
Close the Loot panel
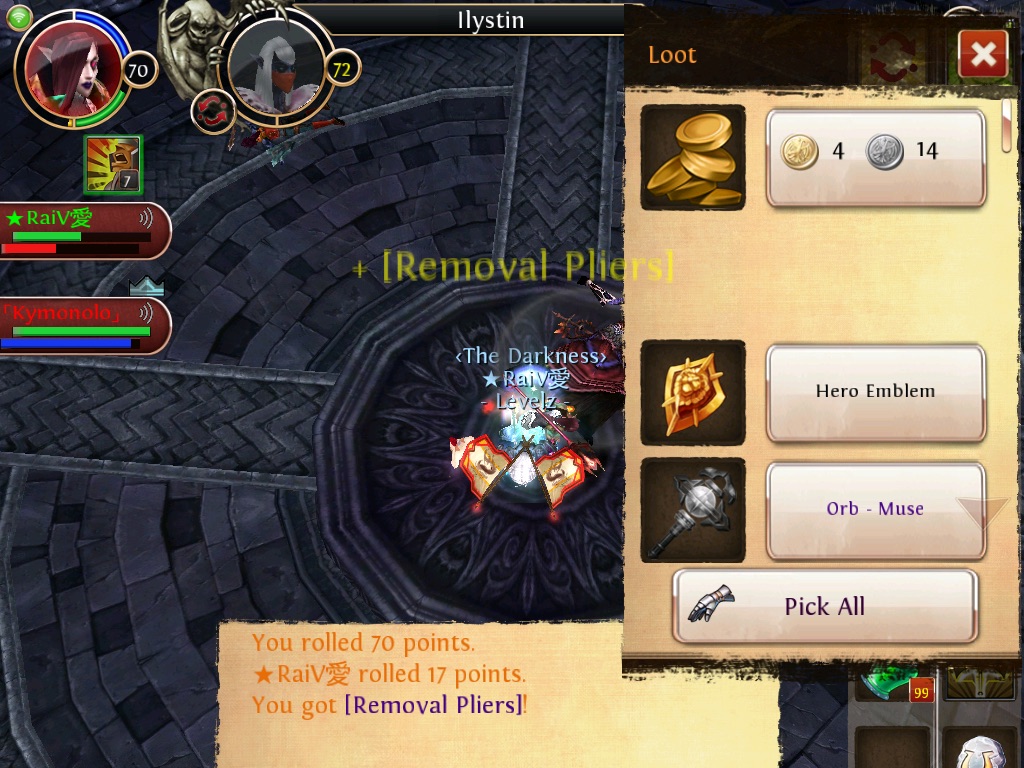coord(982,54)
